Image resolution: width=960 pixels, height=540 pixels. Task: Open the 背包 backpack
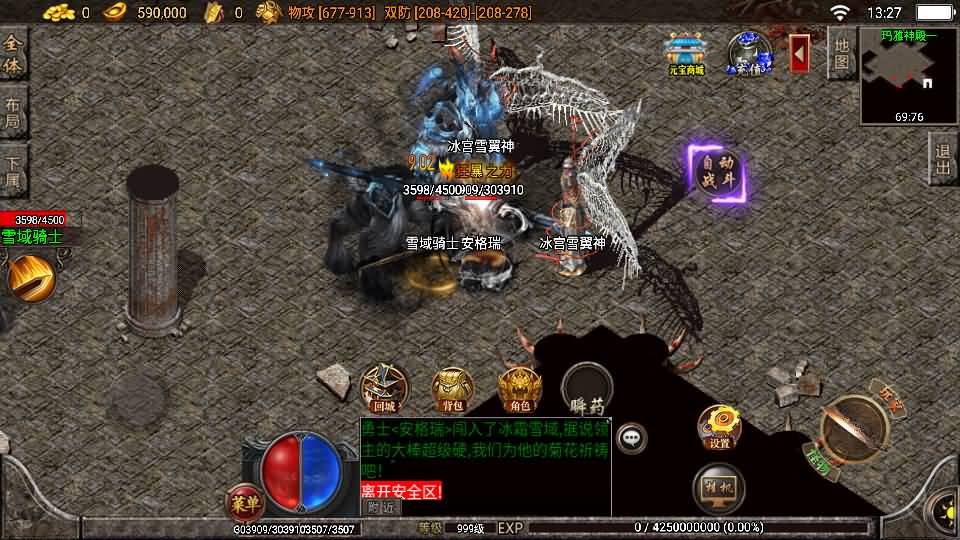click(452, 390)
